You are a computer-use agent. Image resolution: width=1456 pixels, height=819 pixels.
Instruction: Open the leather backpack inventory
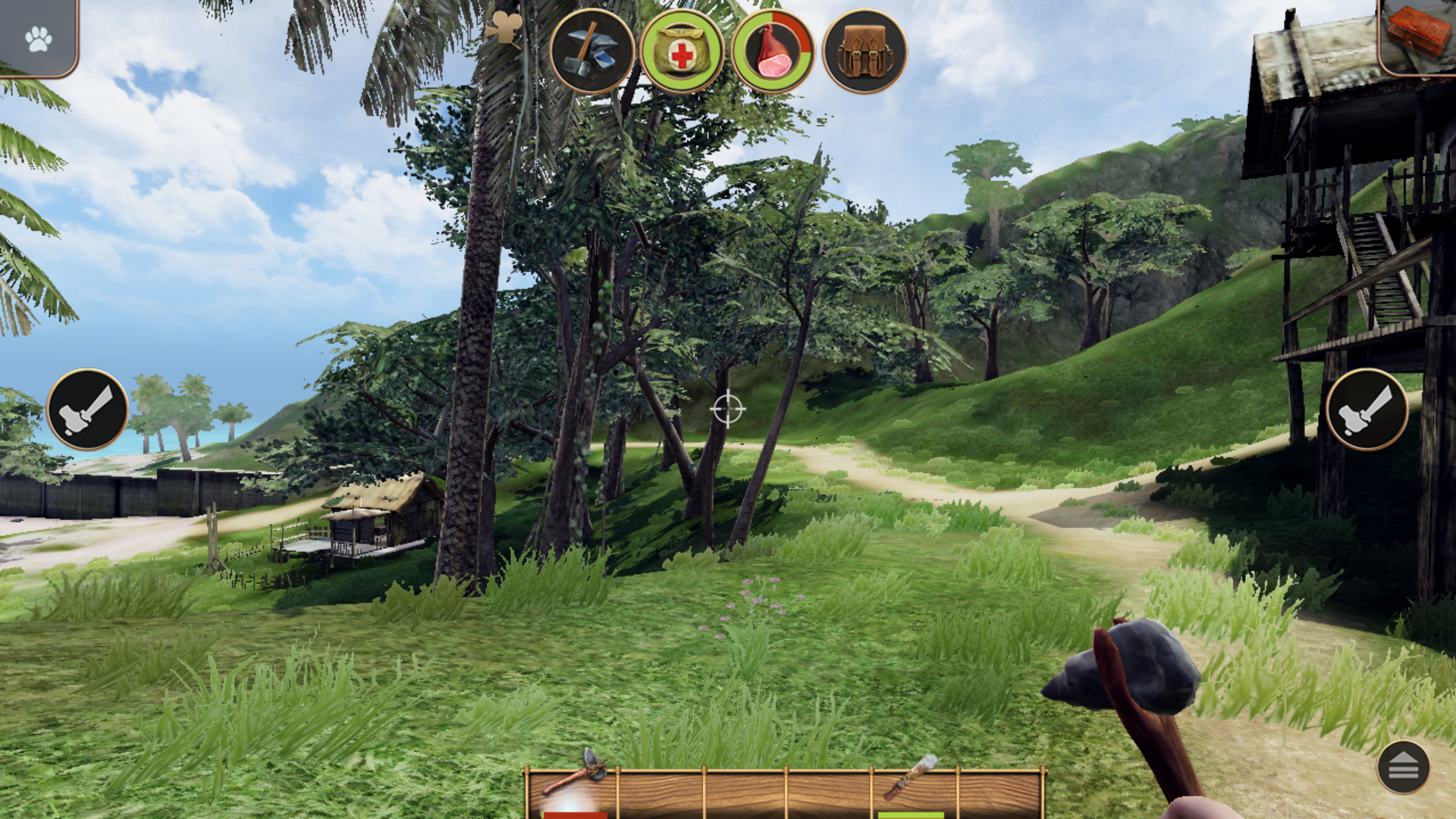[x=864, y=52]
